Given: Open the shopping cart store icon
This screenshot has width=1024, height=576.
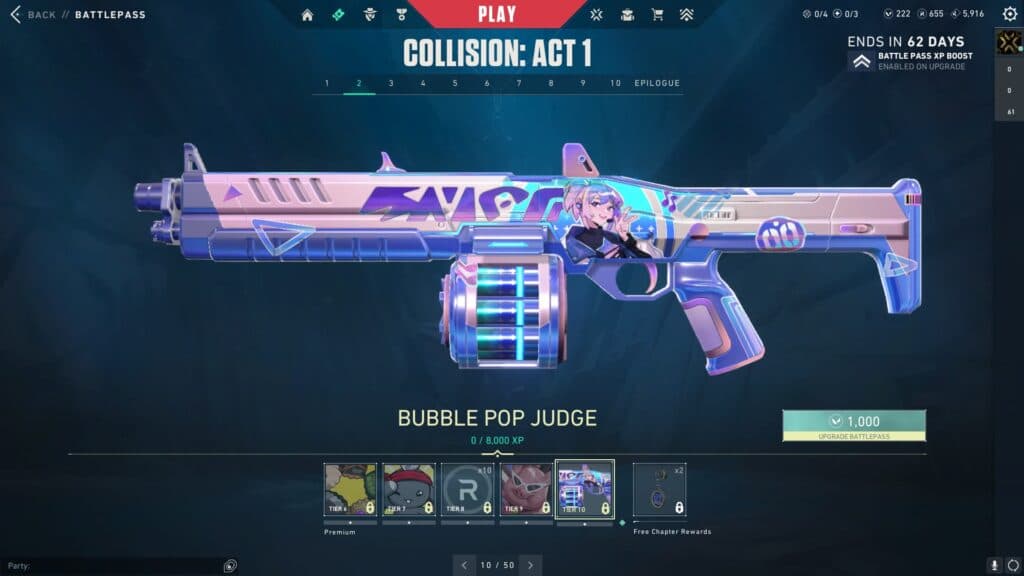Looking at the screenshot, I should point(657,15).
